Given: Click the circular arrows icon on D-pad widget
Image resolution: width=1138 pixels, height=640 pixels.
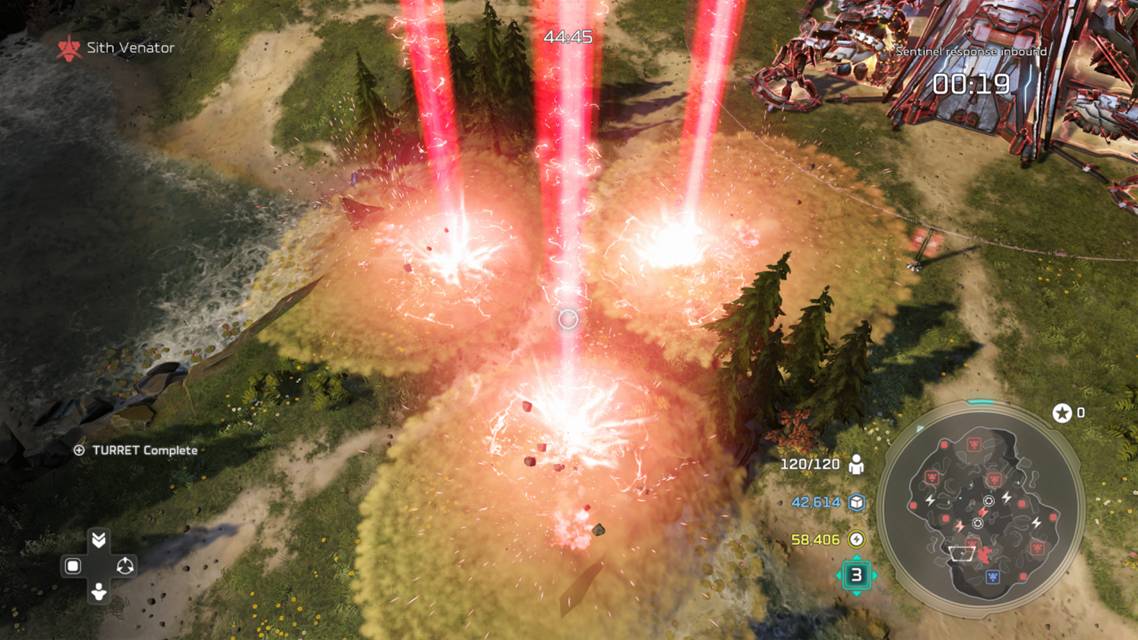Looking at the screenshot, I should coord(125,566).
